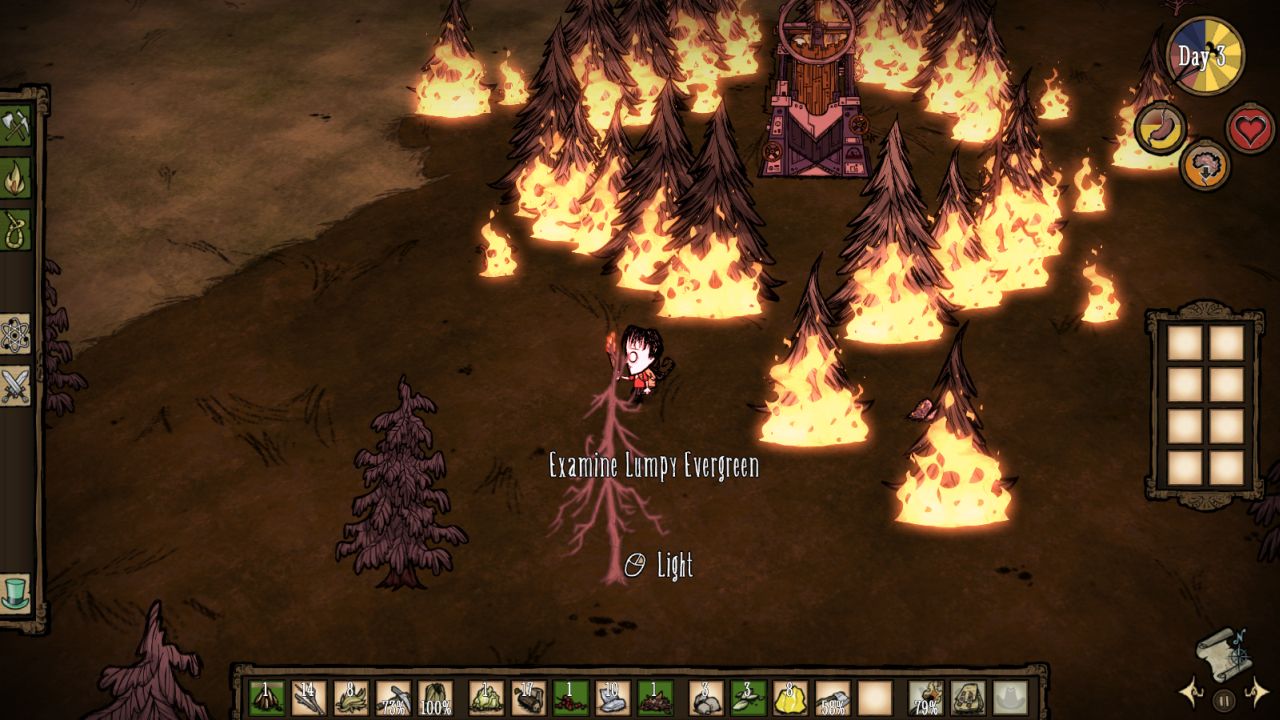Rotate camera with the left arrow
The image size is (1280, 720).
[x=1192, y=690]
